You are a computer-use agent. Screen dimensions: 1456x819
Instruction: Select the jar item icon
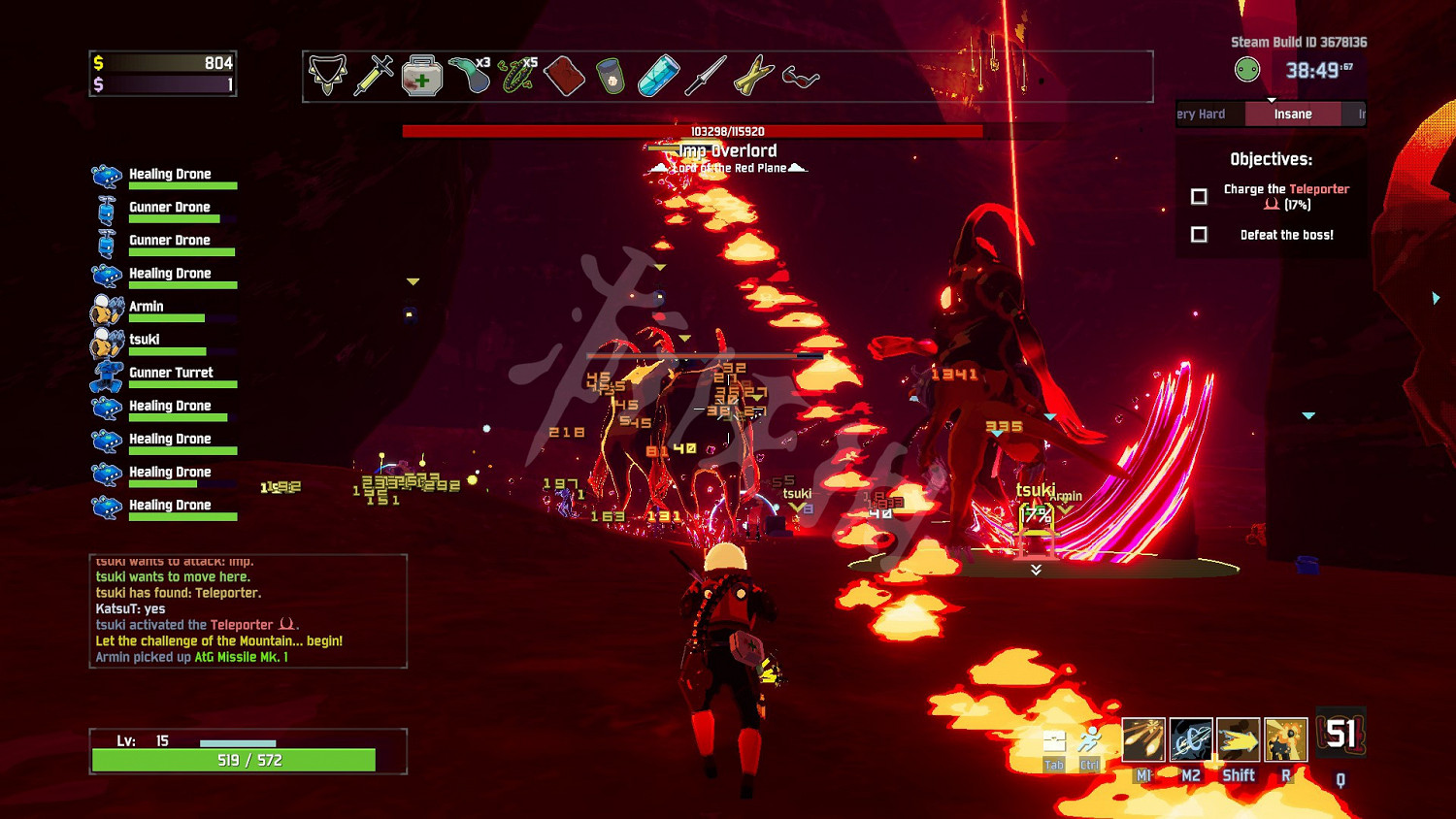pyautogui.click(x=611, y=76)
